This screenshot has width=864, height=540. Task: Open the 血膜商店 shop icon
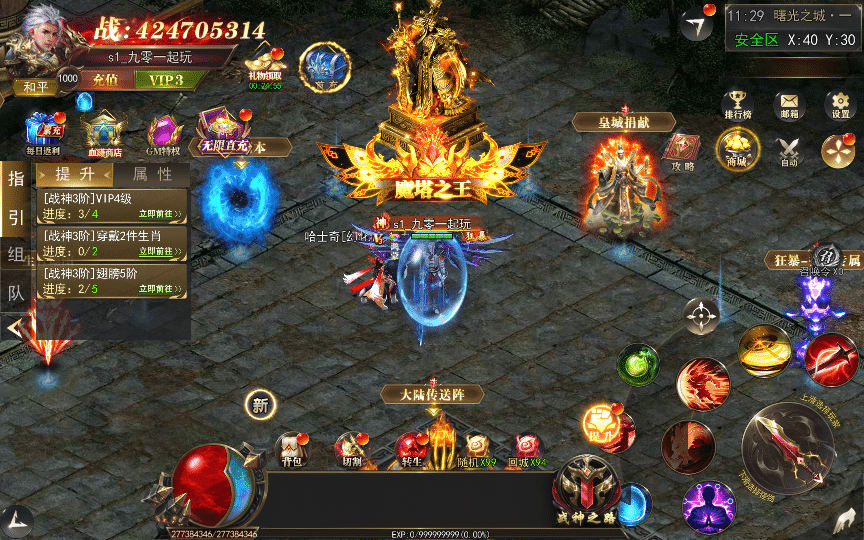[x=102, y=131]
